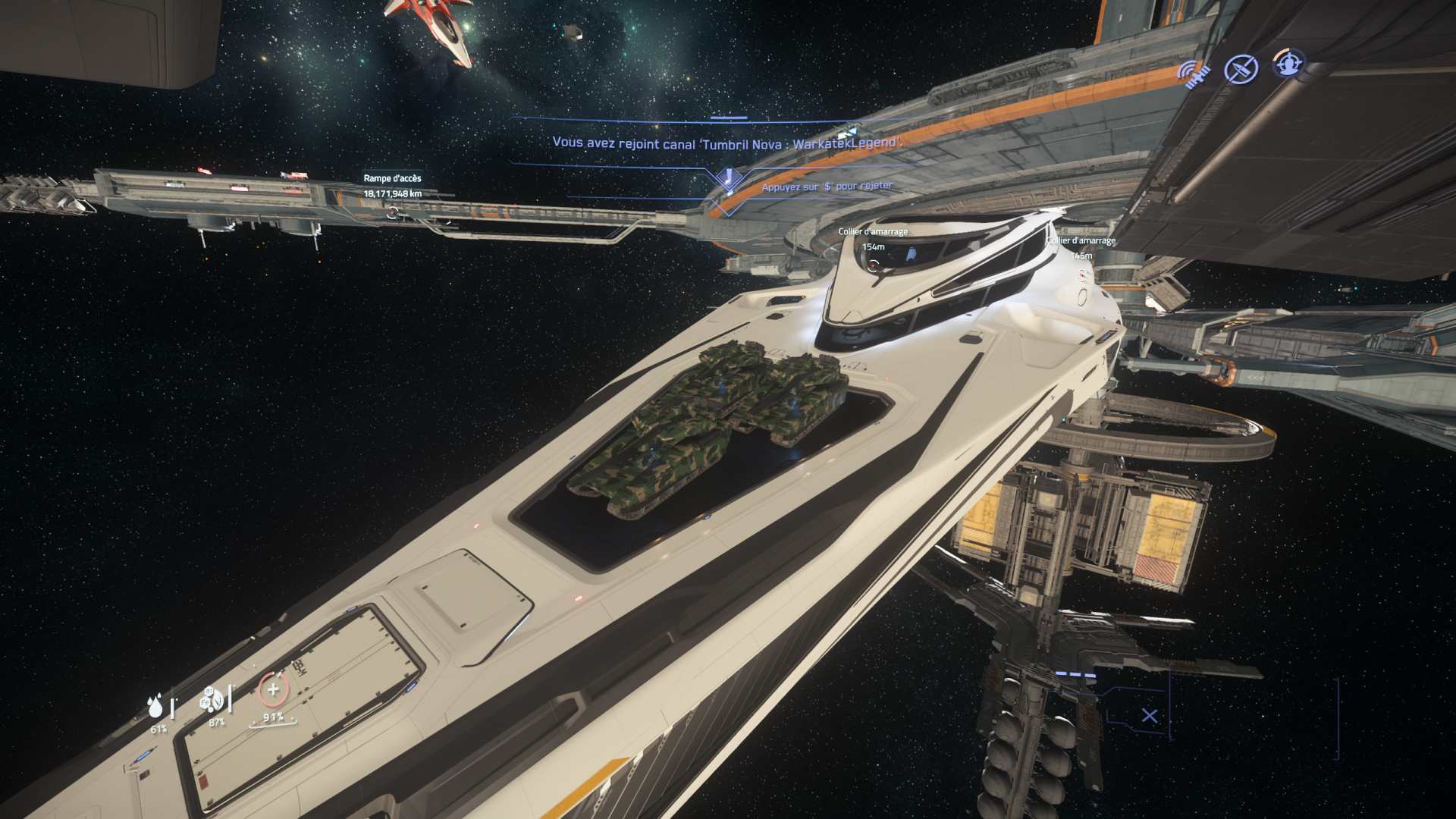Close the chat panel with the X
Viewport: 1456px width, 819px height.
[1150, 716]
